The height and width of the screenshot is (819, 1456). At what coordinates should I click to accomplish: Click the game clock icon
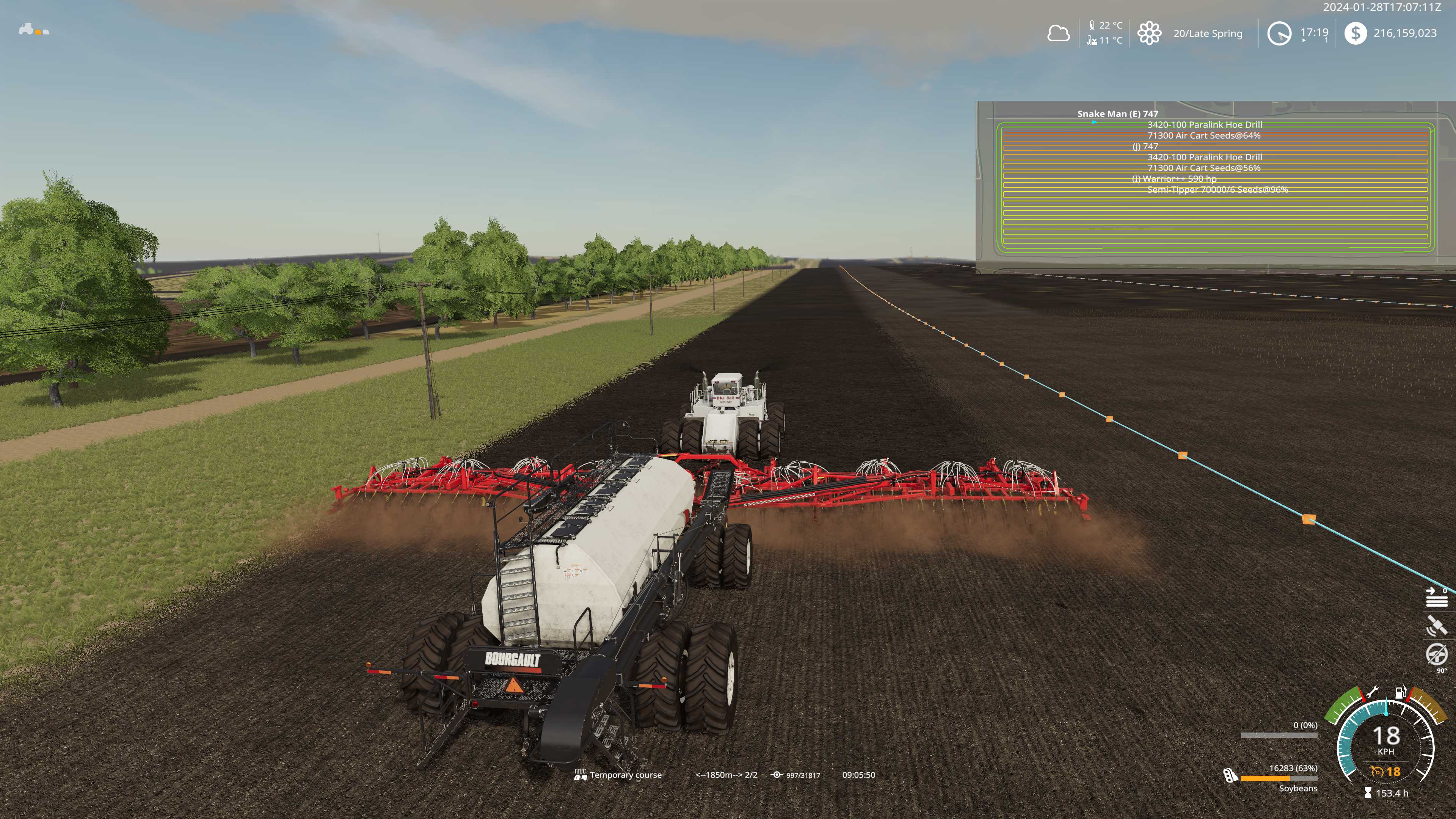(1279, 33)
